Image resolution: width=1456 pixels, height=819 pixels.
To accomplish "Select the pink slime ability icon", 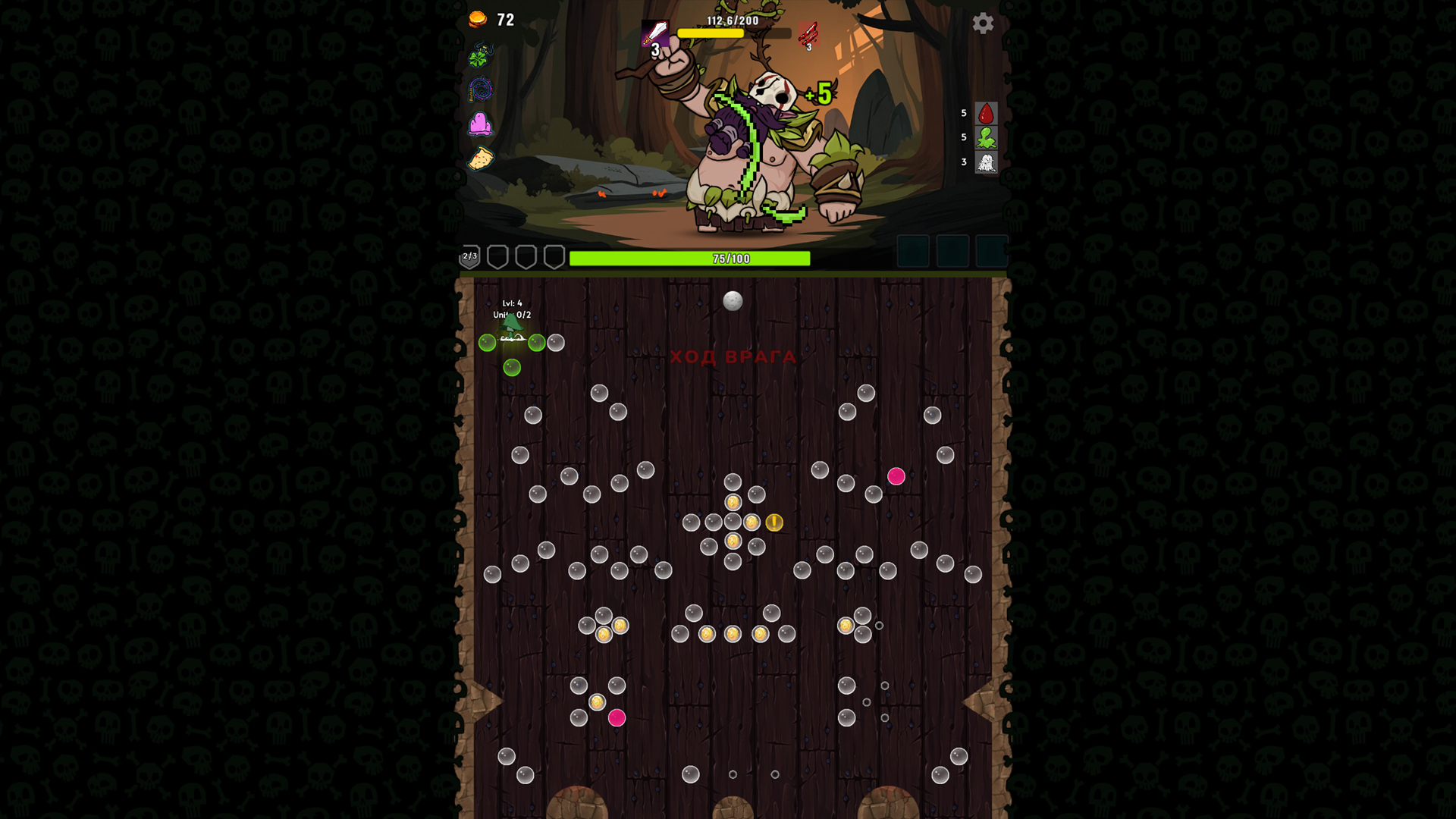I will coord(482,125).
